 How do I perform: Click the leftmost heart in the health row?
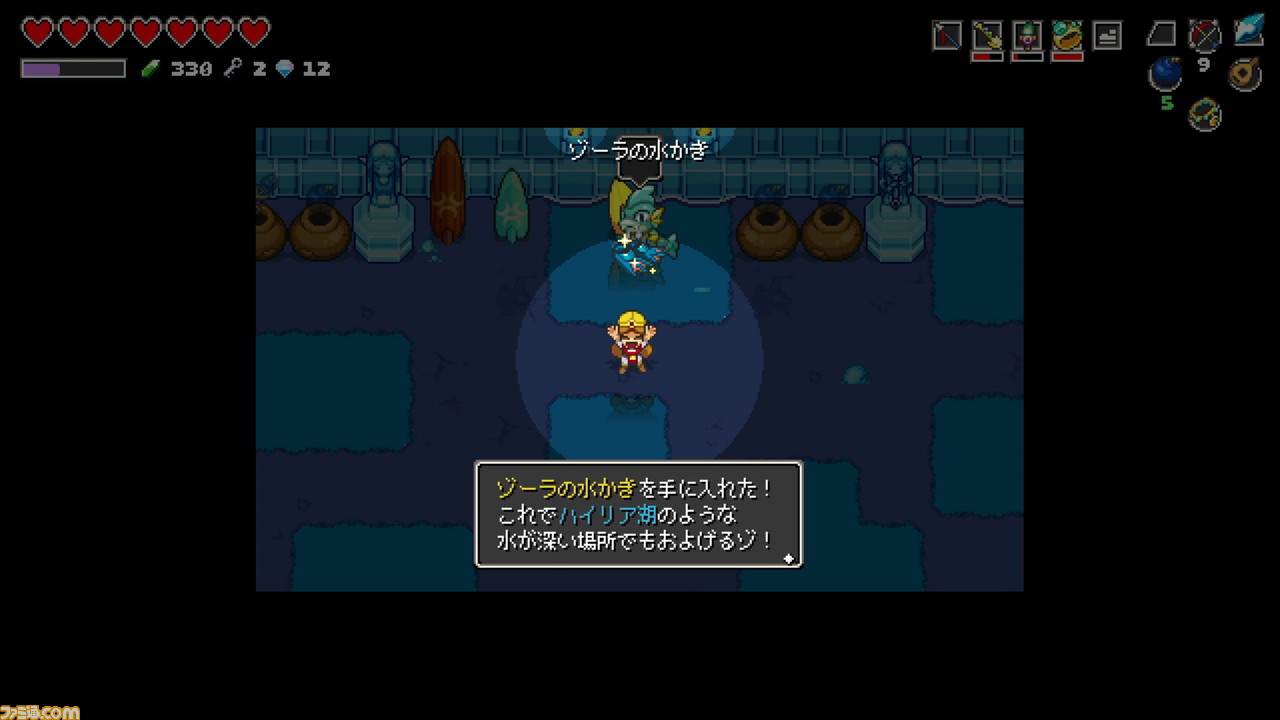[38, 31]
